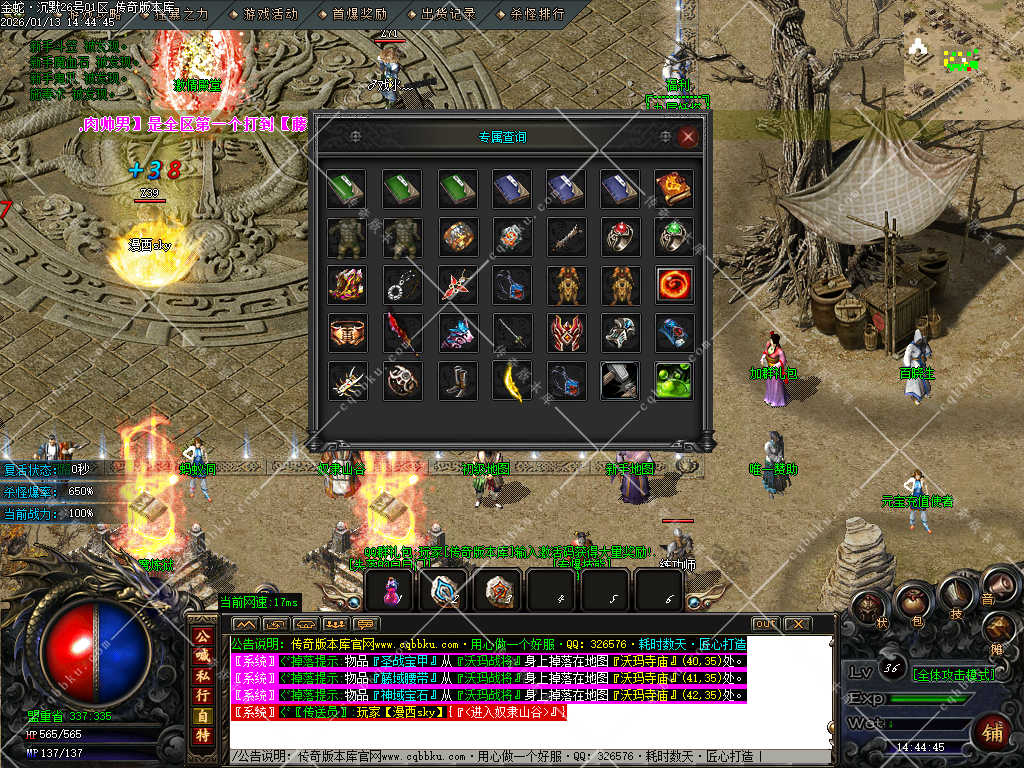Select the green gem ring slot

[674, 236]
